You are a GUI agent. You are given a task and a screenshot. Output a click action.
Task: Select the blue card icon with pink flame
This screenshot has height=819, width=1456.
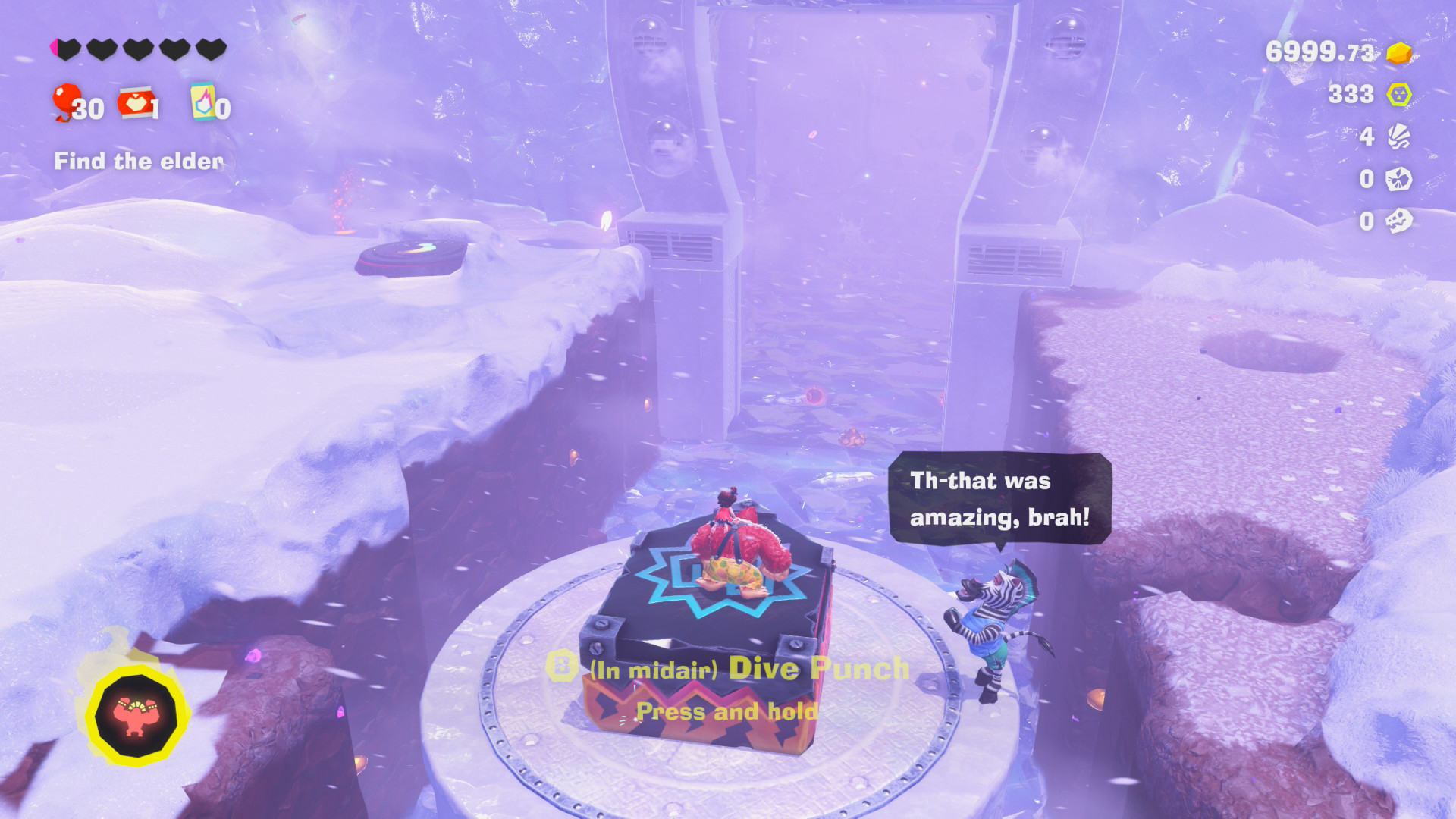[x=202, y=102]
